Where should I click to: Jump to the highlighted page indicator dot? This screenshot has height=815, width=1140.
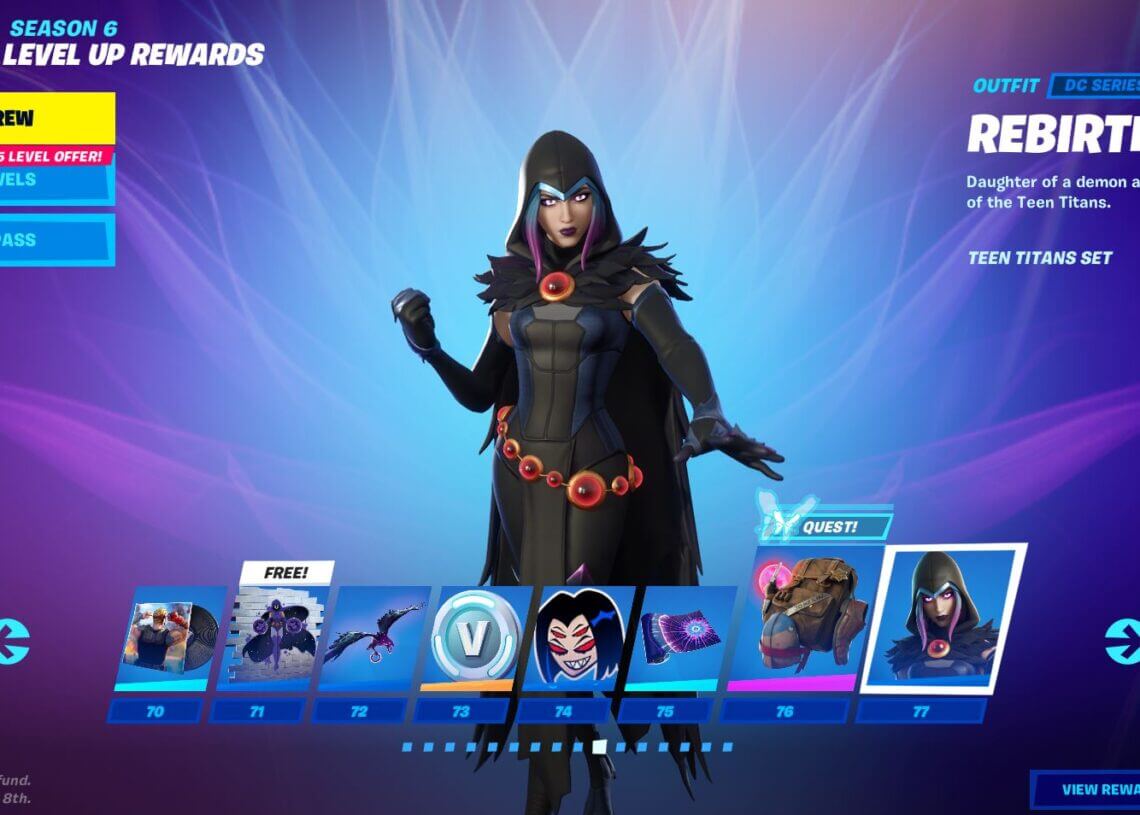click(x=599, y=746)
